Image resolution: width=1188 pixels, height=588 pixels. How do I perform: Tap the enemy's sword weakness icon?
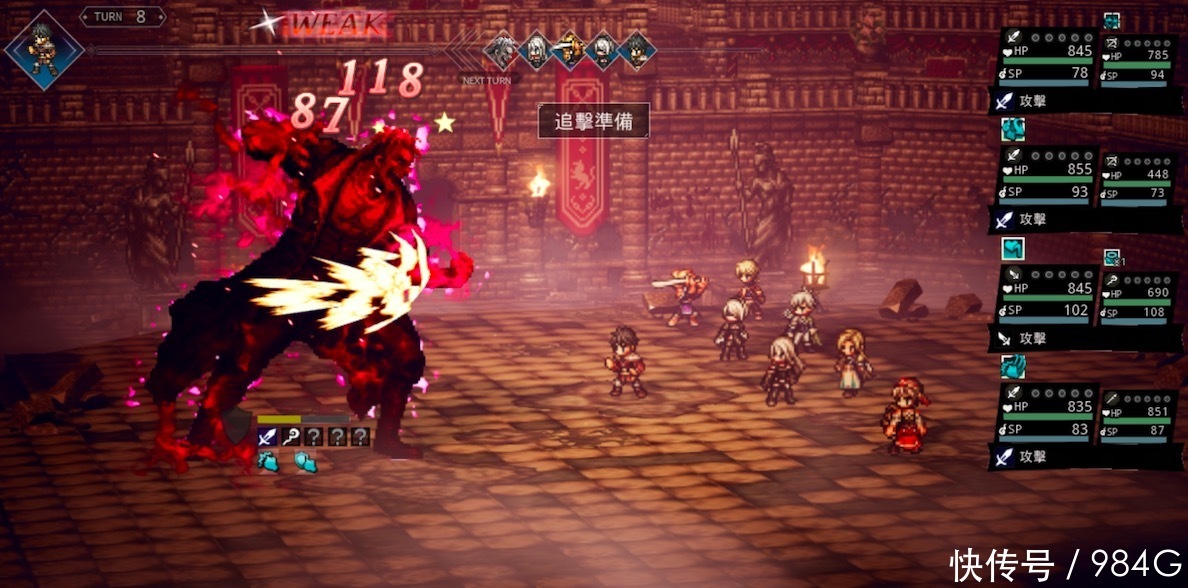click(x=267, y=436)
